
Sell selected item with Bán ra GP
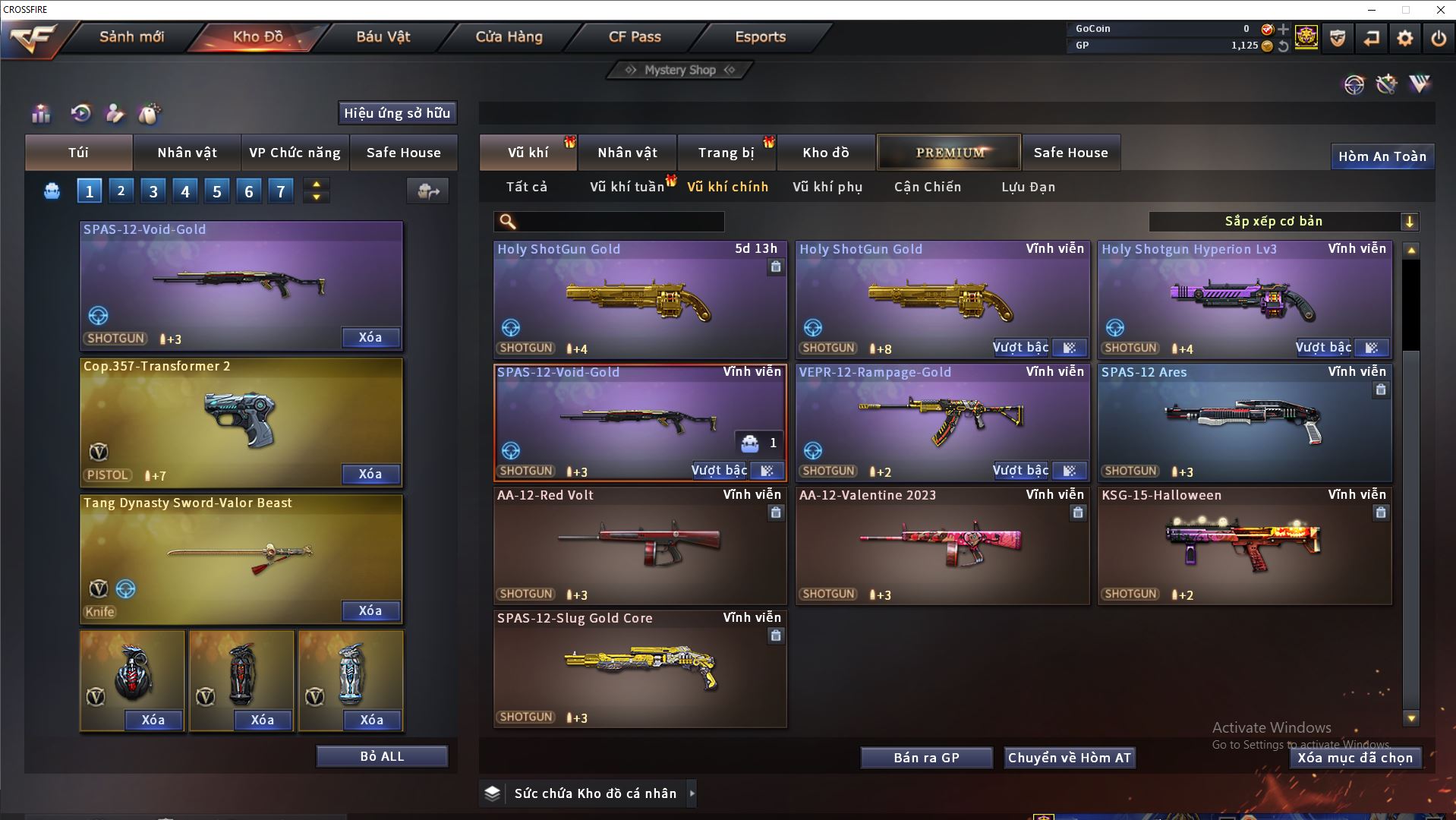tap(926, 758)
